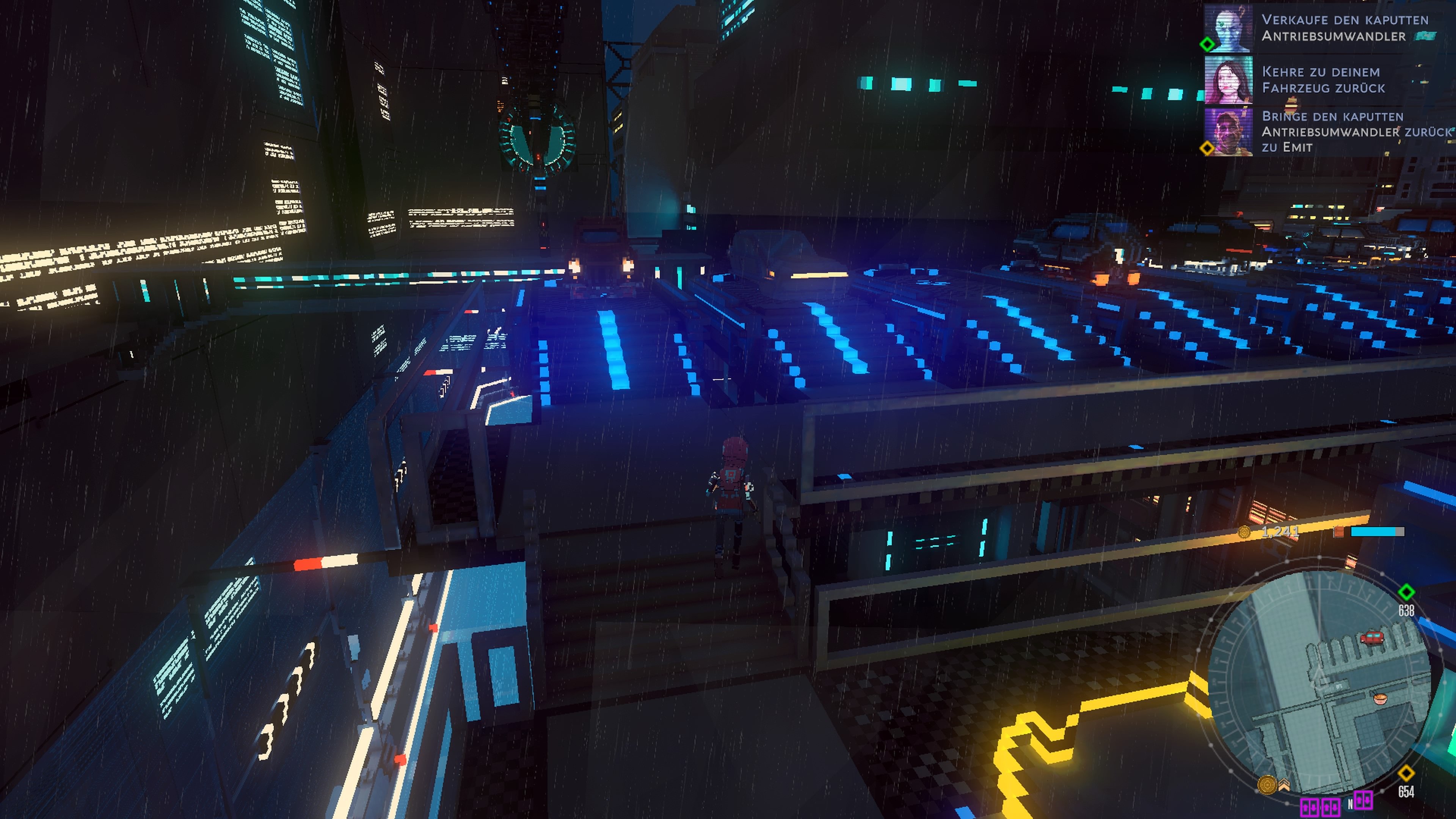Viewport: 1456px width, 819px height.
Task: Select the 'Verkaufe den kaputten Antriebsumwandler' objective
Action: (x=1345, y=28)
